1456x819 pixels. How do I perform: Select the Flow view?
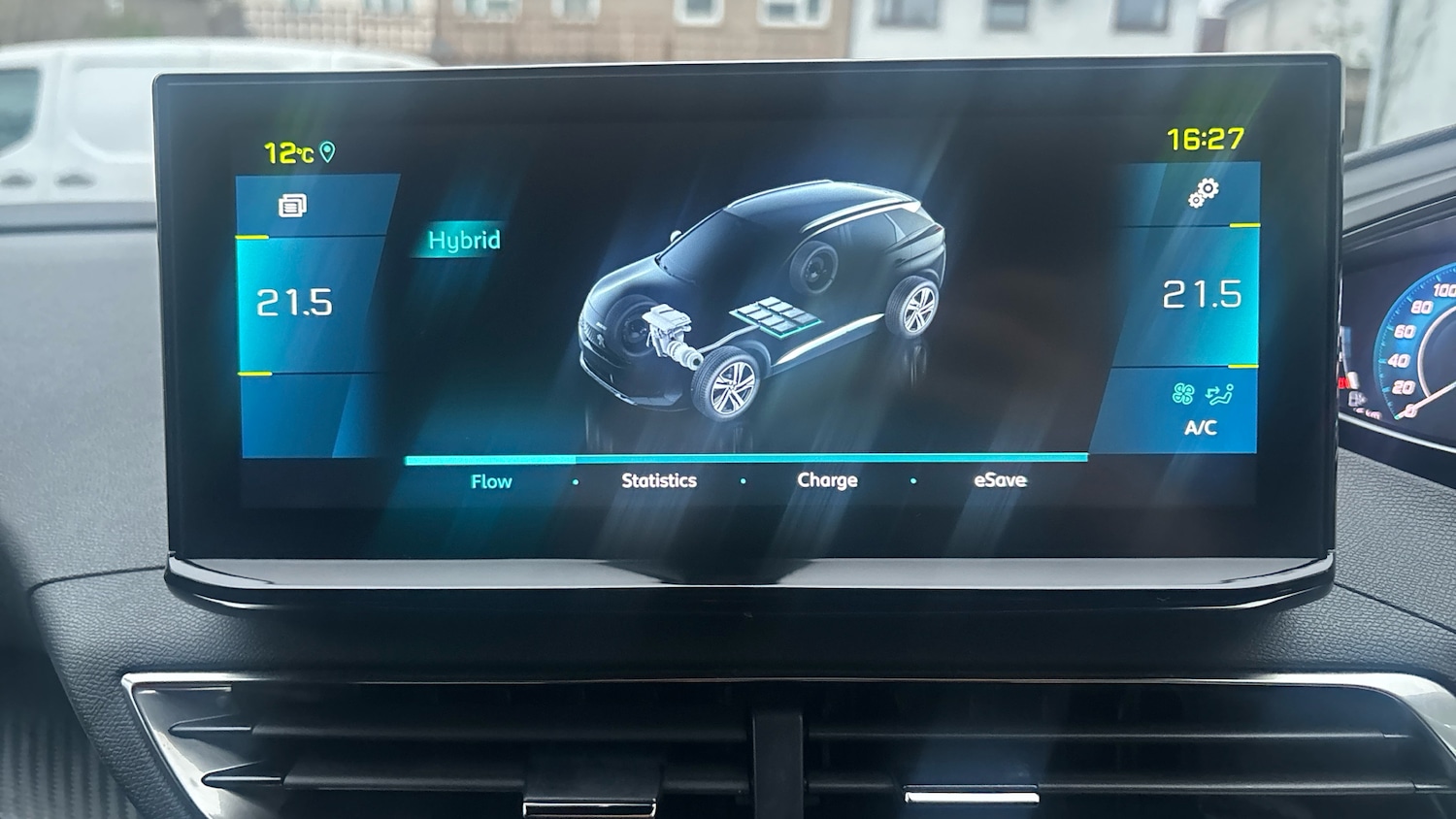pos(492,480)
